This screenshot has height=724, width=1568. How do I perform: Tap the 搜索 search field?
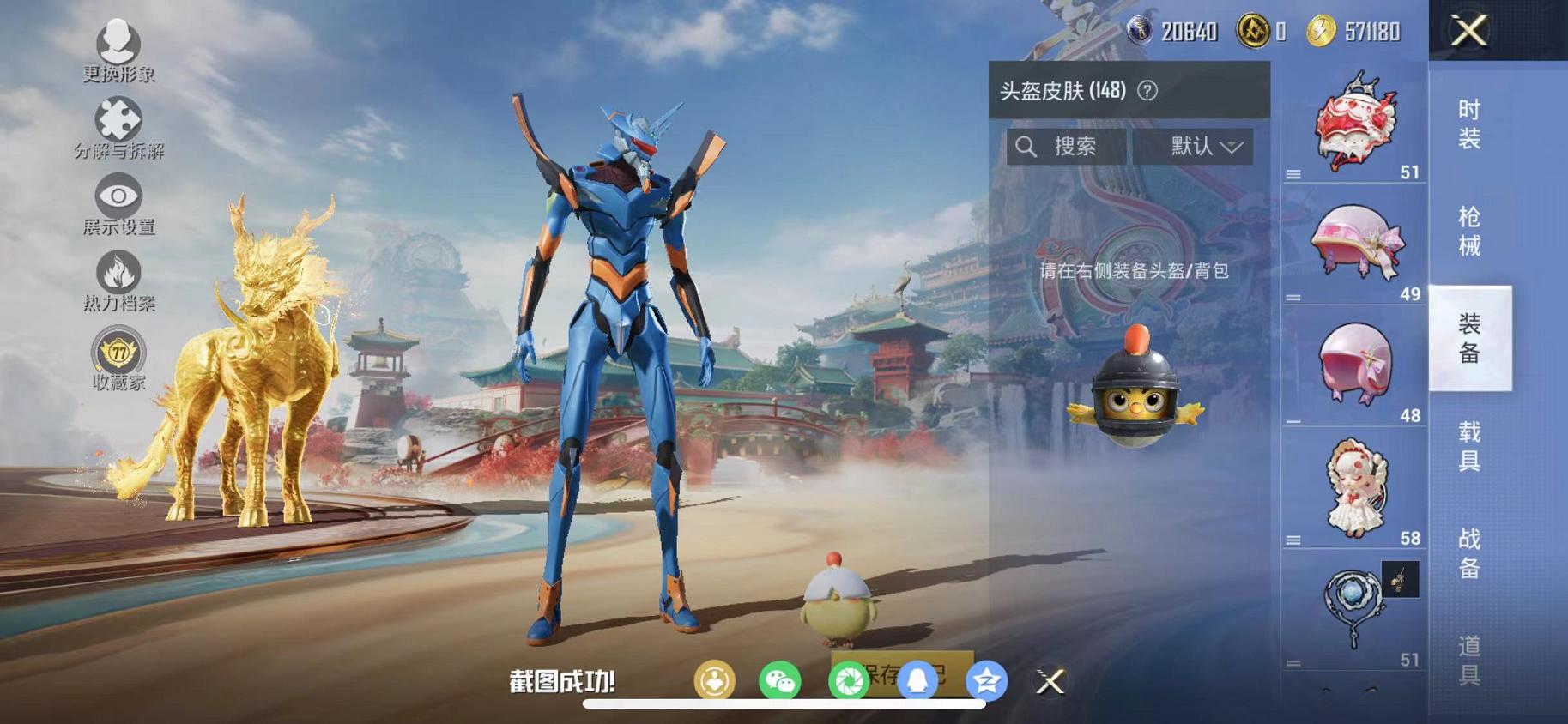(x=1066, y=146)
